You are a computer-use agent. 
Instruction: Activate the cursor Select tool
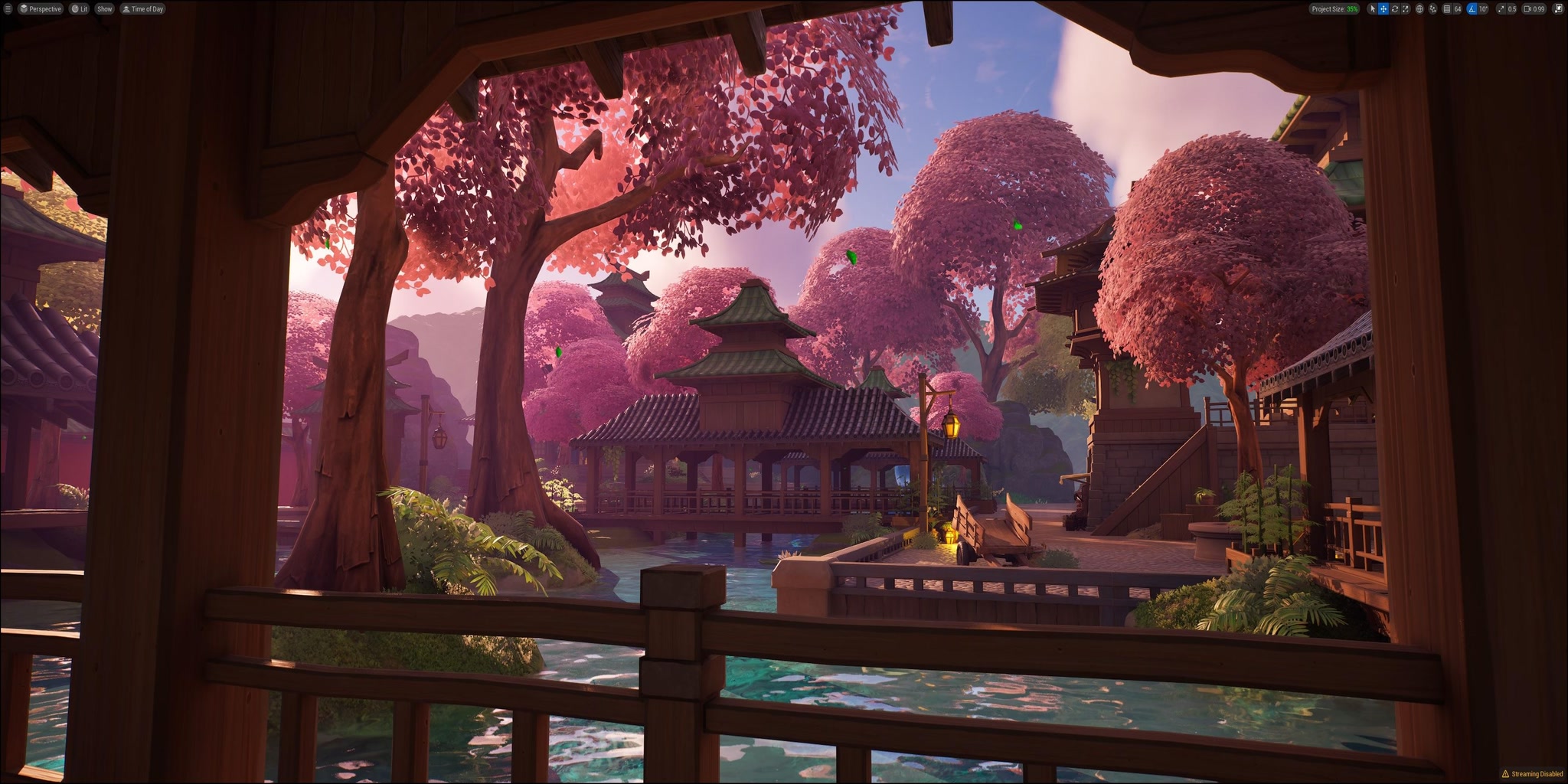(1373, 8)
